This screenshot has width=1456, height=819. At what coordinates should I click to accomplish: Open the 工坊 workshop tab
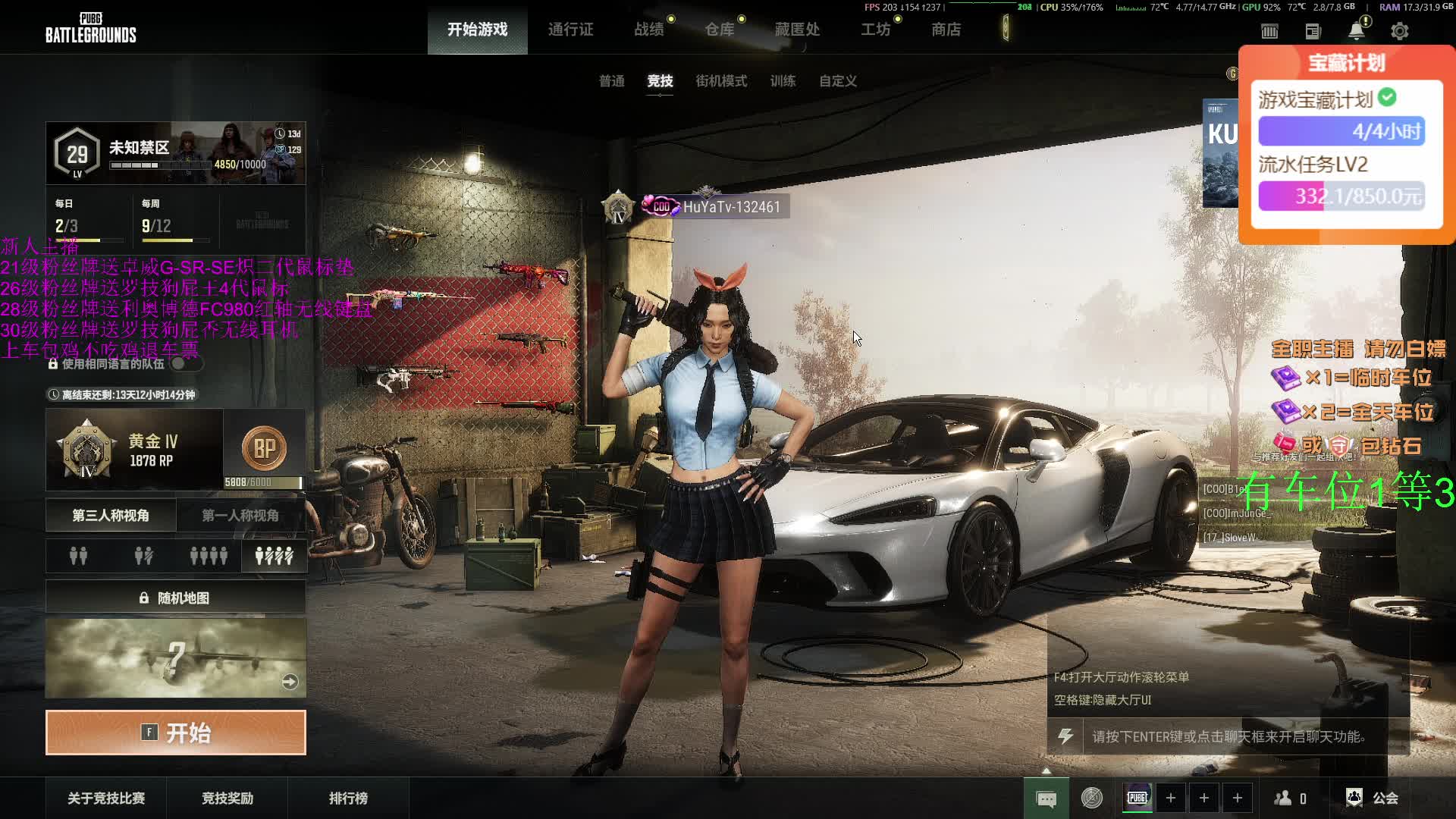[x=875, y=30]
